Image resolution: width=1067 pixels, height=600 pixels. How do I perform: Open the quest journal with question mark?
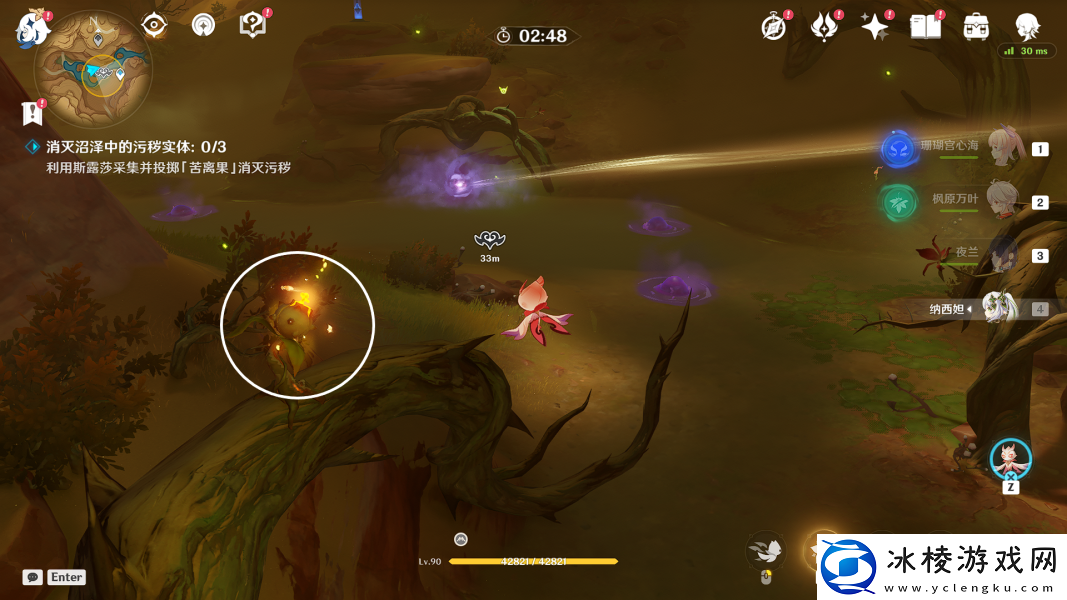253,25
